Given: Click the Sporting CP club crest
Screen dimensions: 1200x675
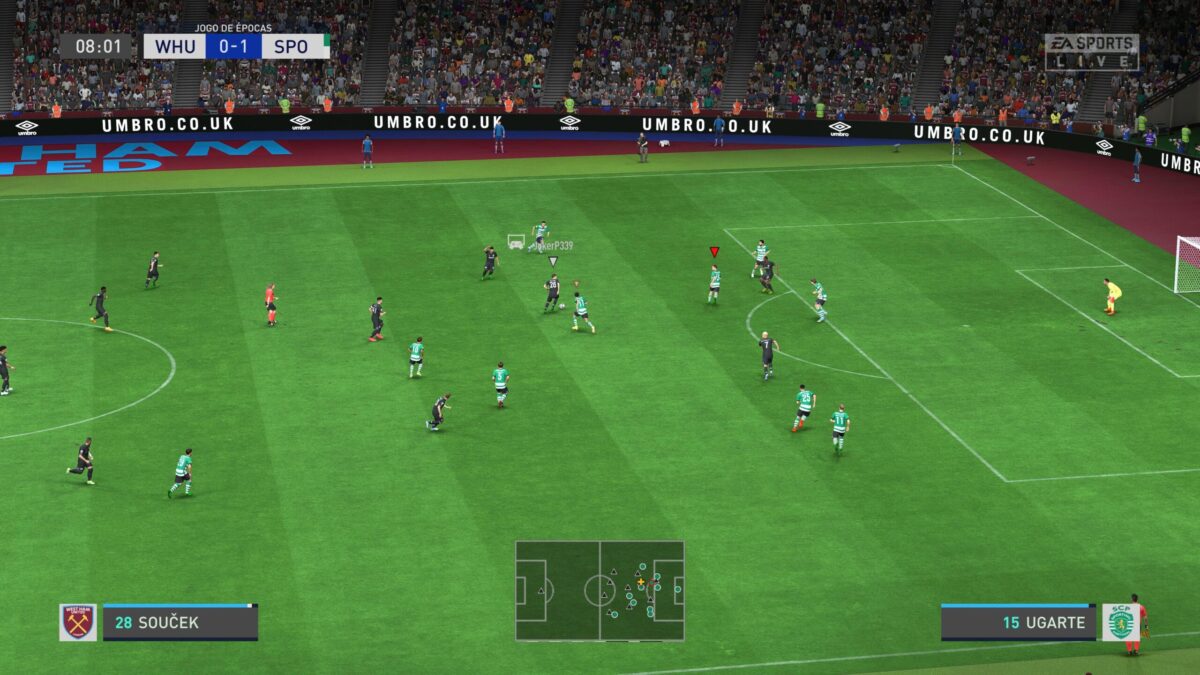Looking at the screenshot, I should coord(1121,622).
